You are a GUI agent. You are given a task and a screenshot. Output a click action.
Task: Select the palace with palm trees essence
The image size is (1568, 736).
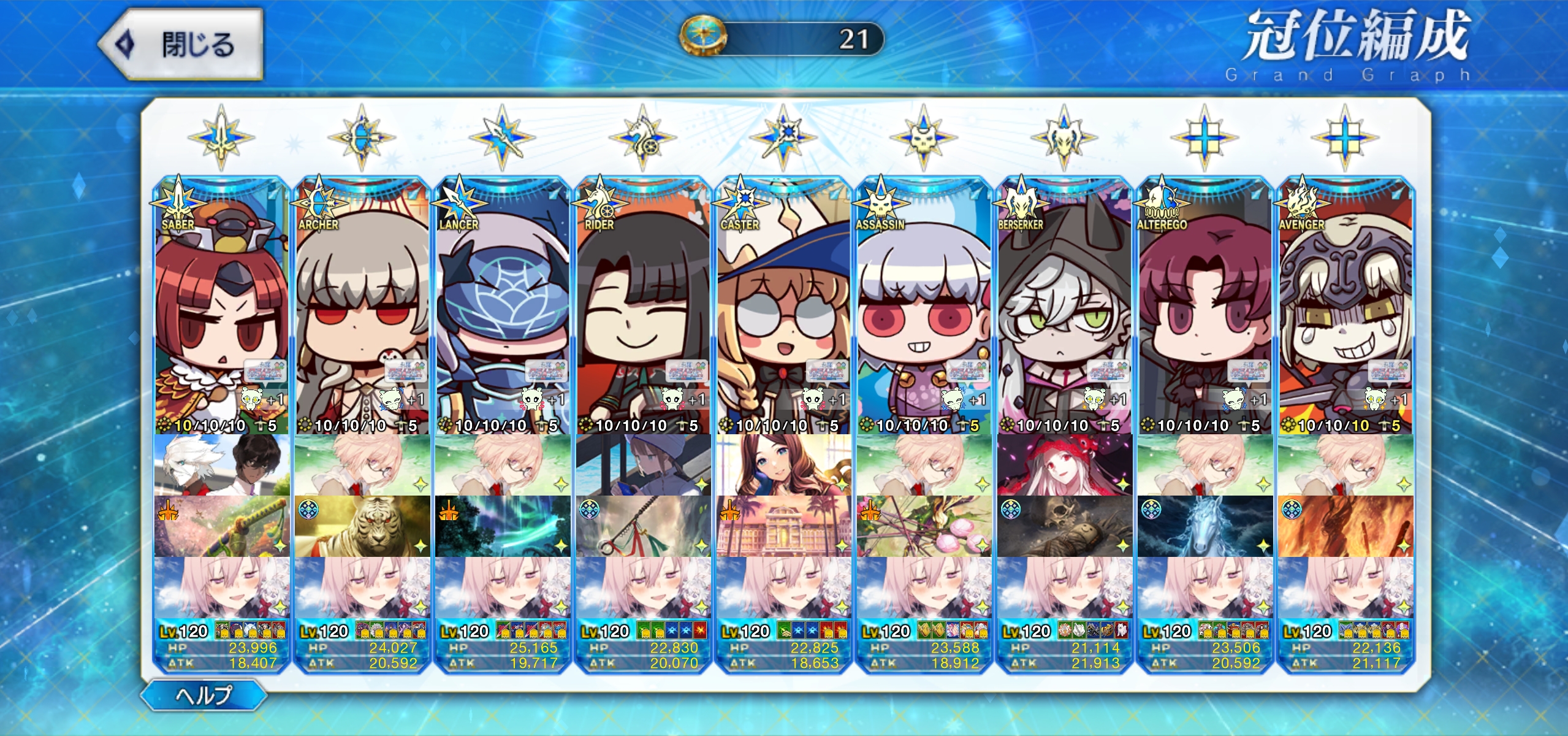pyautogui.click(x=783, y=526)
